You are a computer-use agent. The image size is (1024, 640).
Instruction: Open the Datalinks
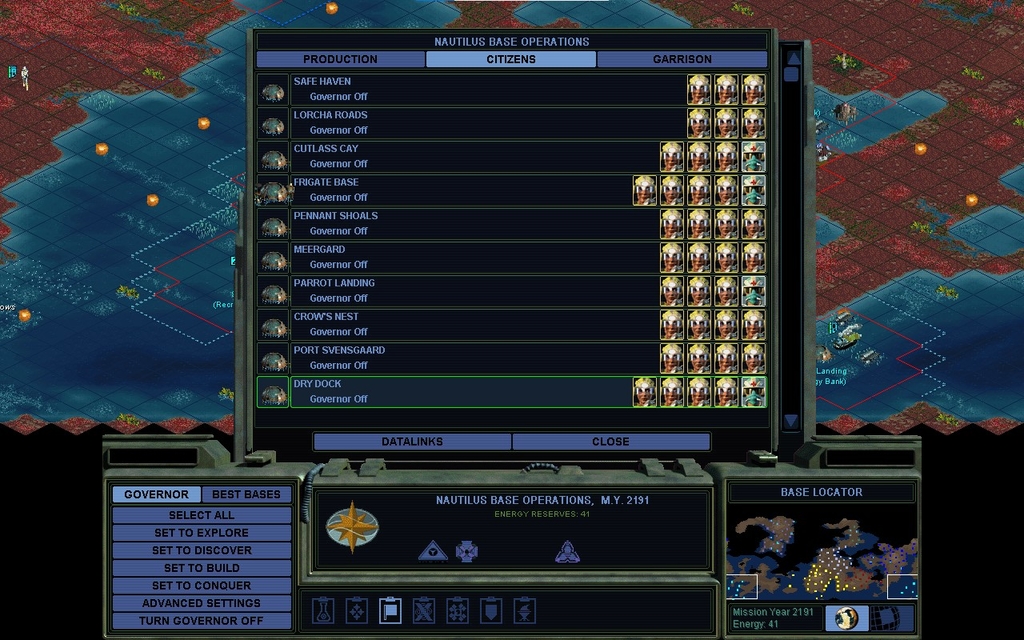412,441
